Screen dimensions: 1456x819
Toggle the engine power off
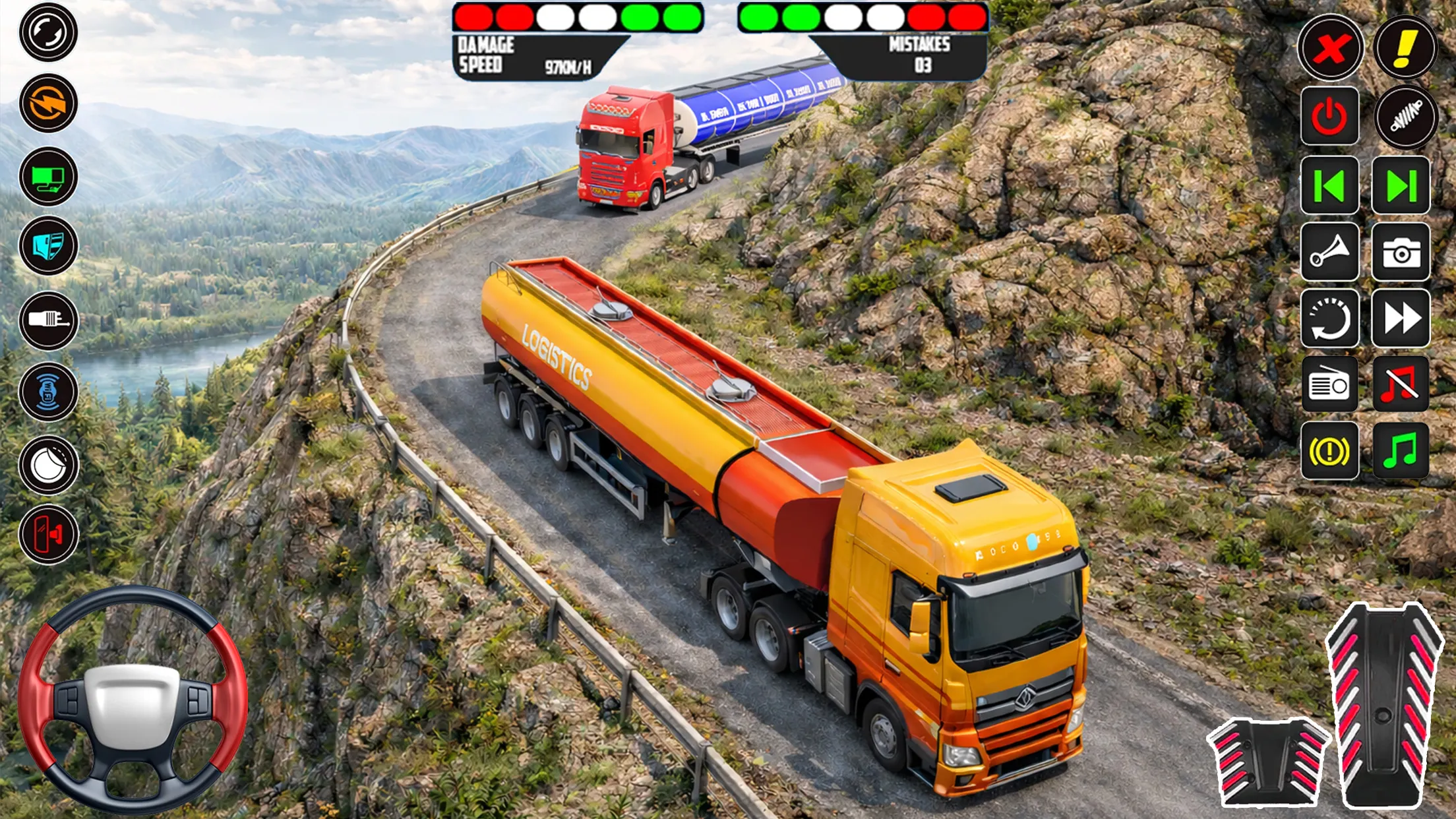[1329, 115]
